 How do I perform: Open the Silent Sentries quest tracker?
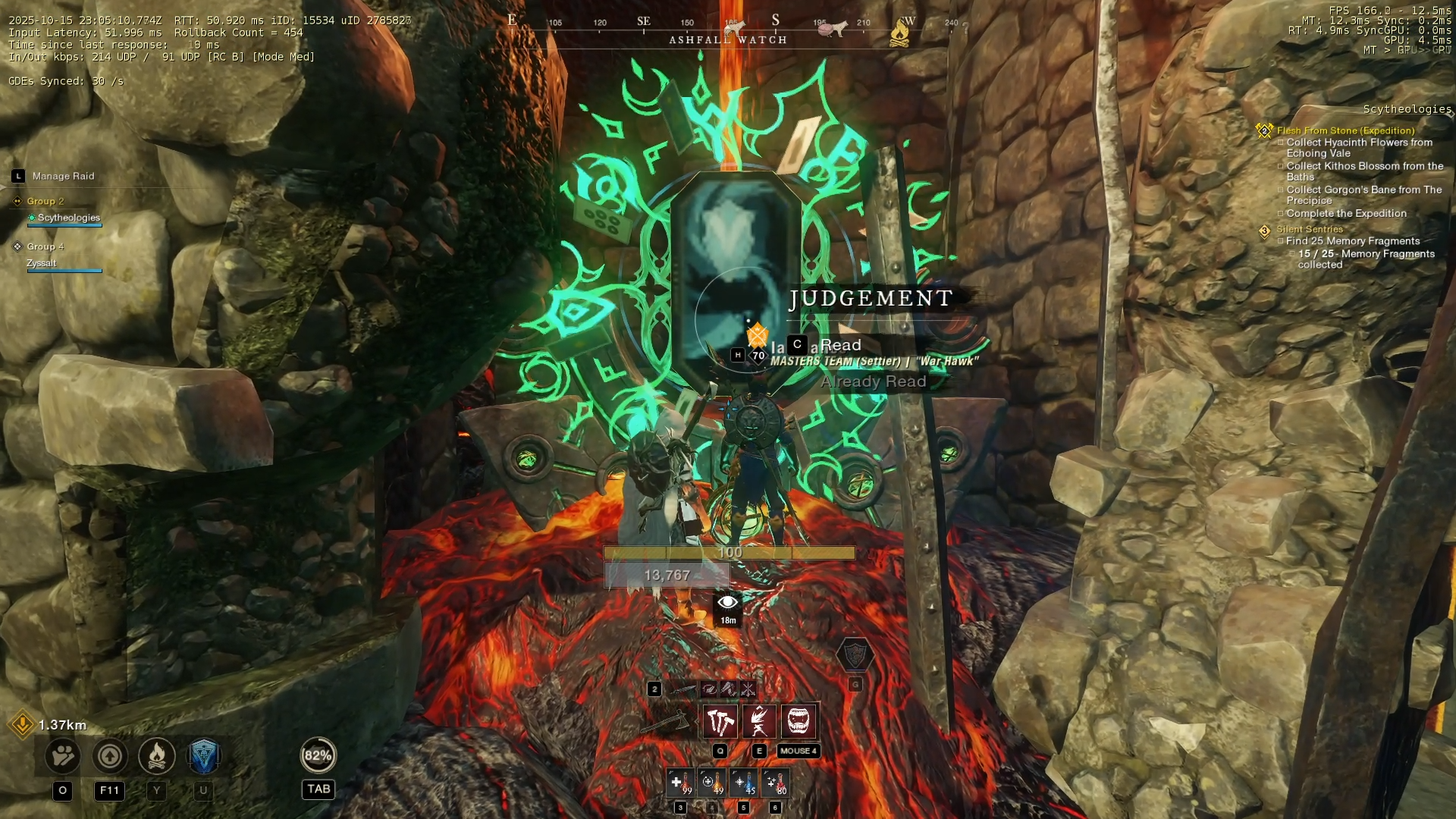pos(1309,229)
